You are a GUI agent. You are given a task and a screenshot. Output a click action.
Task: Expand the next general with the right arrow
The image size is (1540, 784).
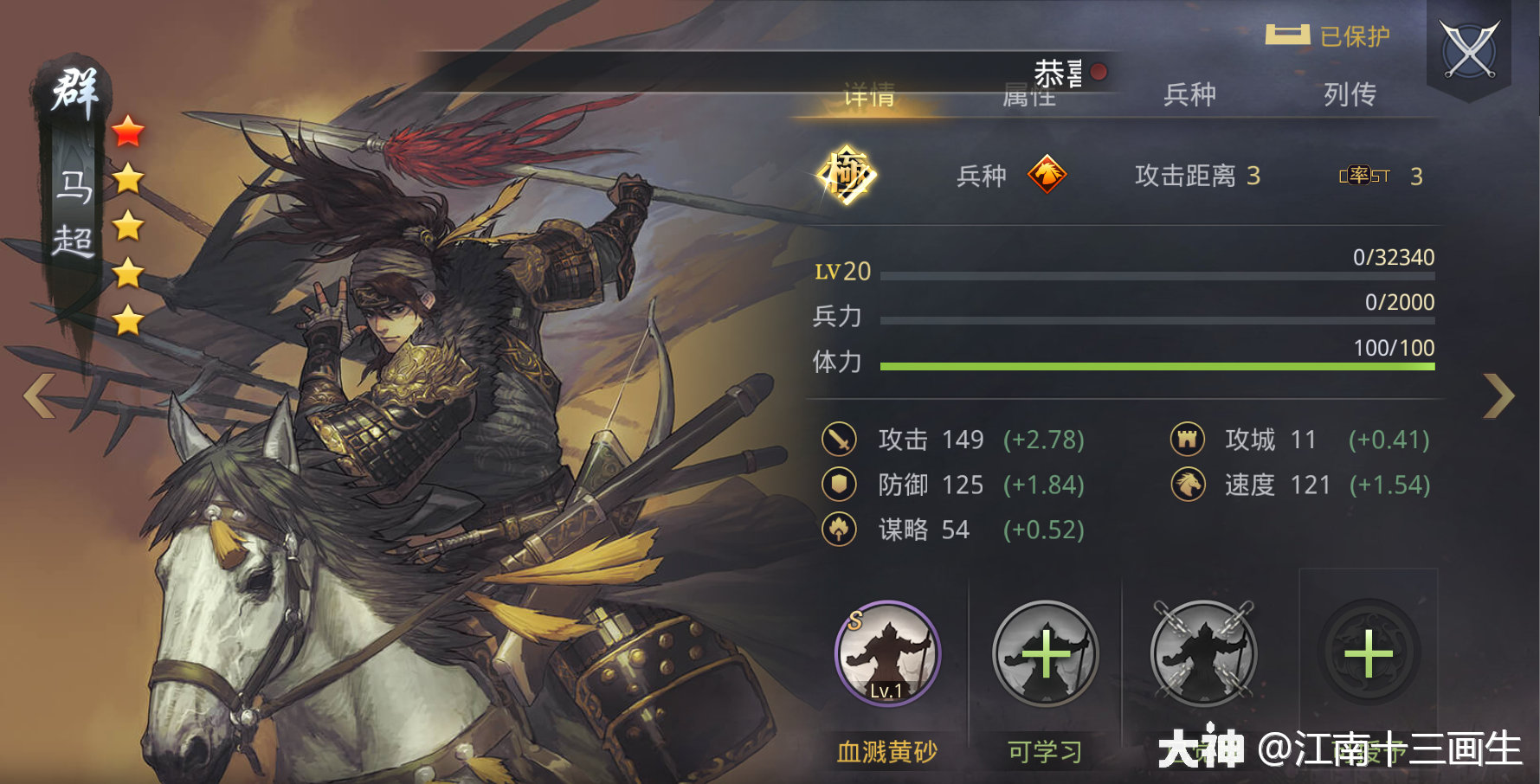coord(1499,395)
